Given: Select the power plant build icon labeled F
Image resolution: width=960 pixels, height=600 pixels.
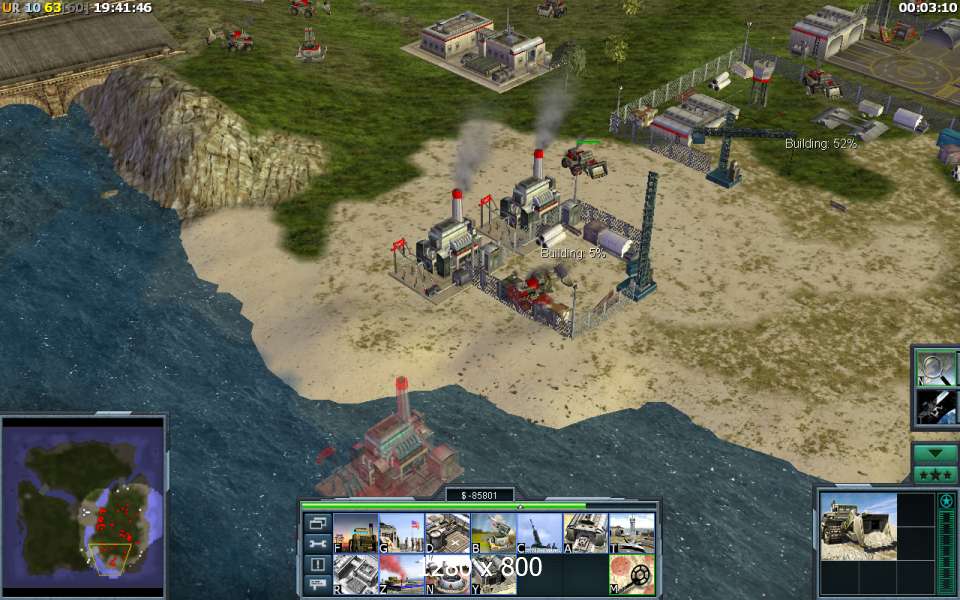Looking at the screenshot, I should [x=355, y=533].
